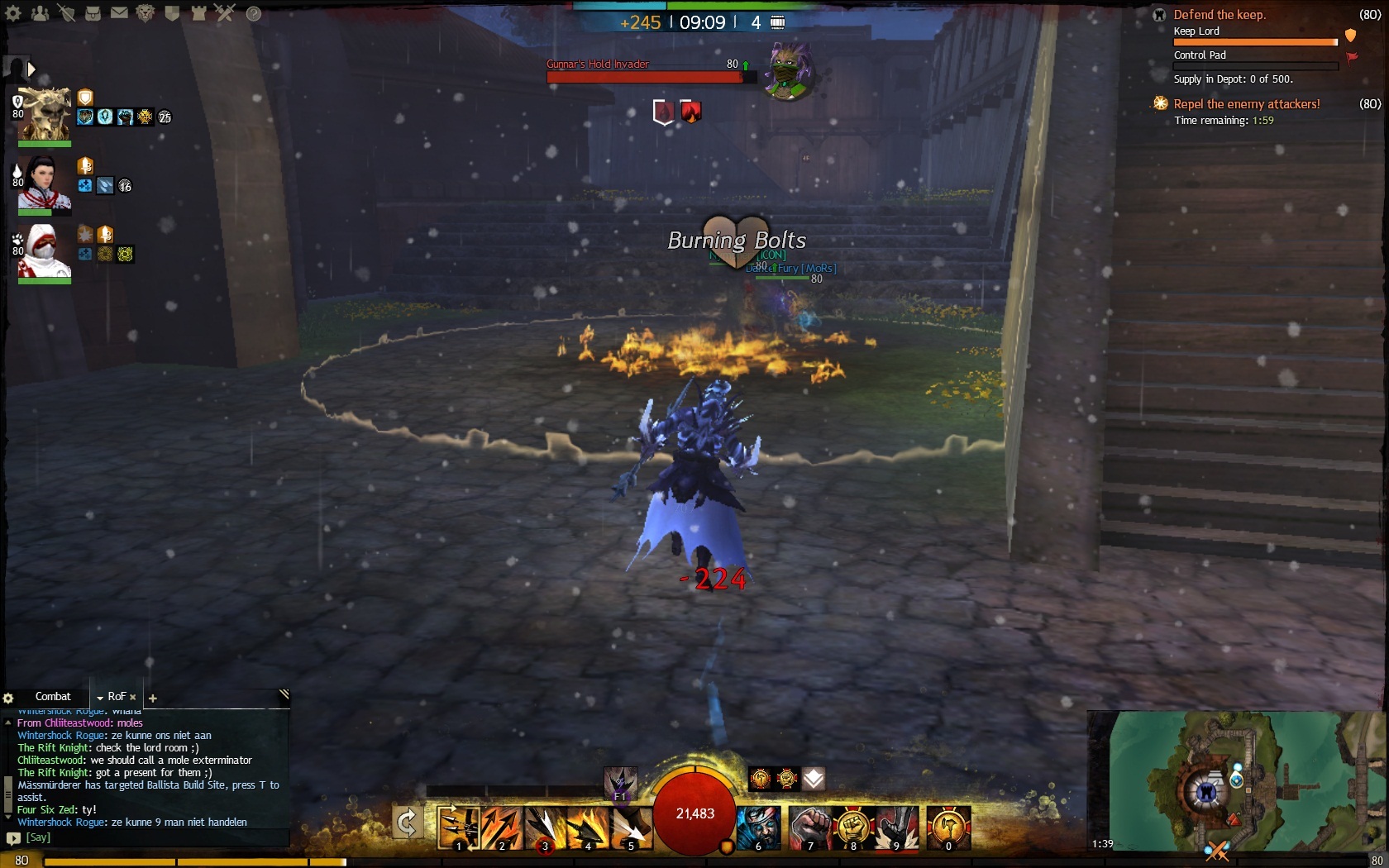Viewport: 1389px width, 868px height.
Task: Add a new chat tab
Action: pyautogui.click(x=153, y=699)
